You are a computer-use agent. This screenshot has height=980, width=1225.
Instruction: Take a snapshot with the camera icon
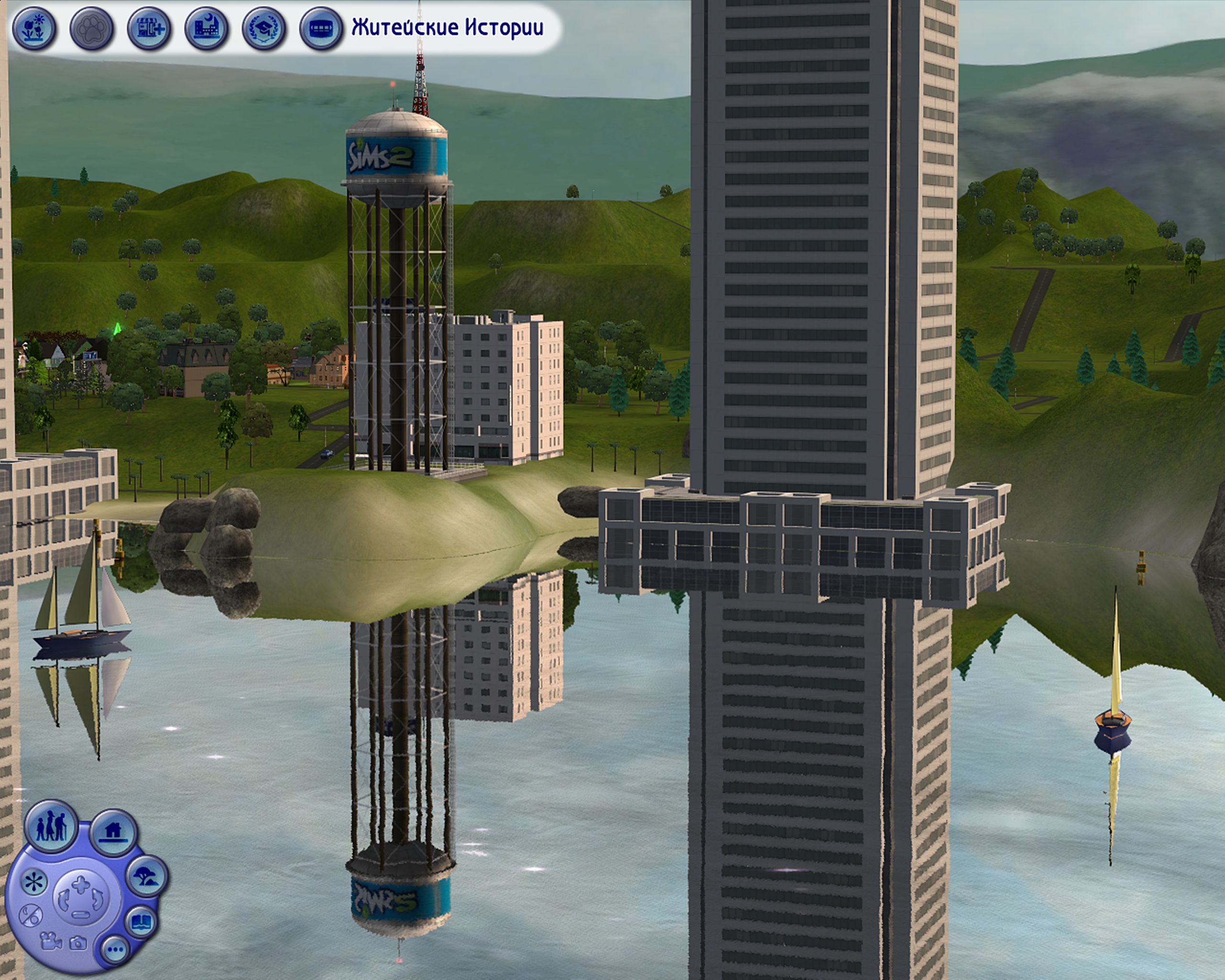coord(78,944)
